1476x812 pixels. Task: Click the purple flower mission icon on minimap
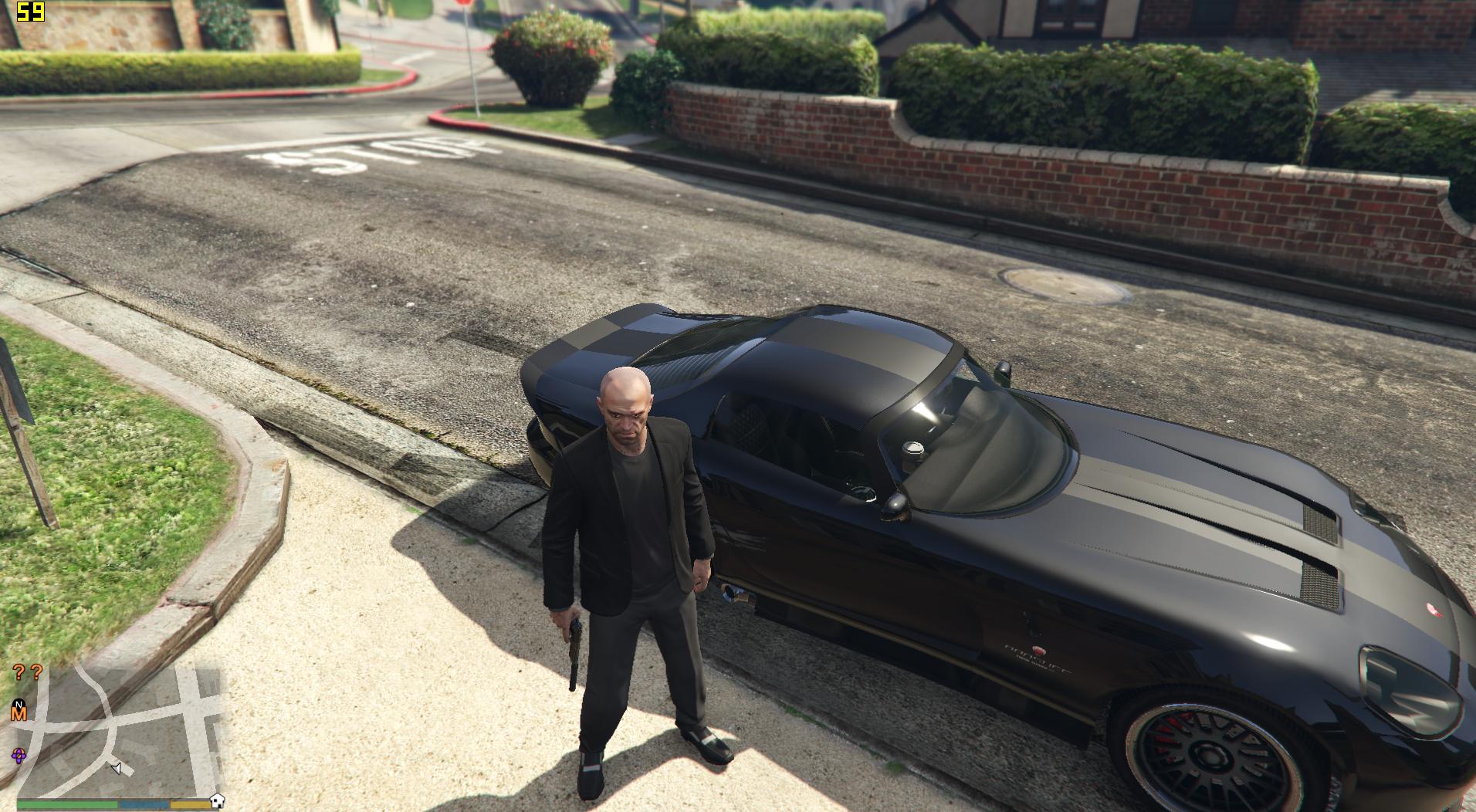click(x=19, y=755)
